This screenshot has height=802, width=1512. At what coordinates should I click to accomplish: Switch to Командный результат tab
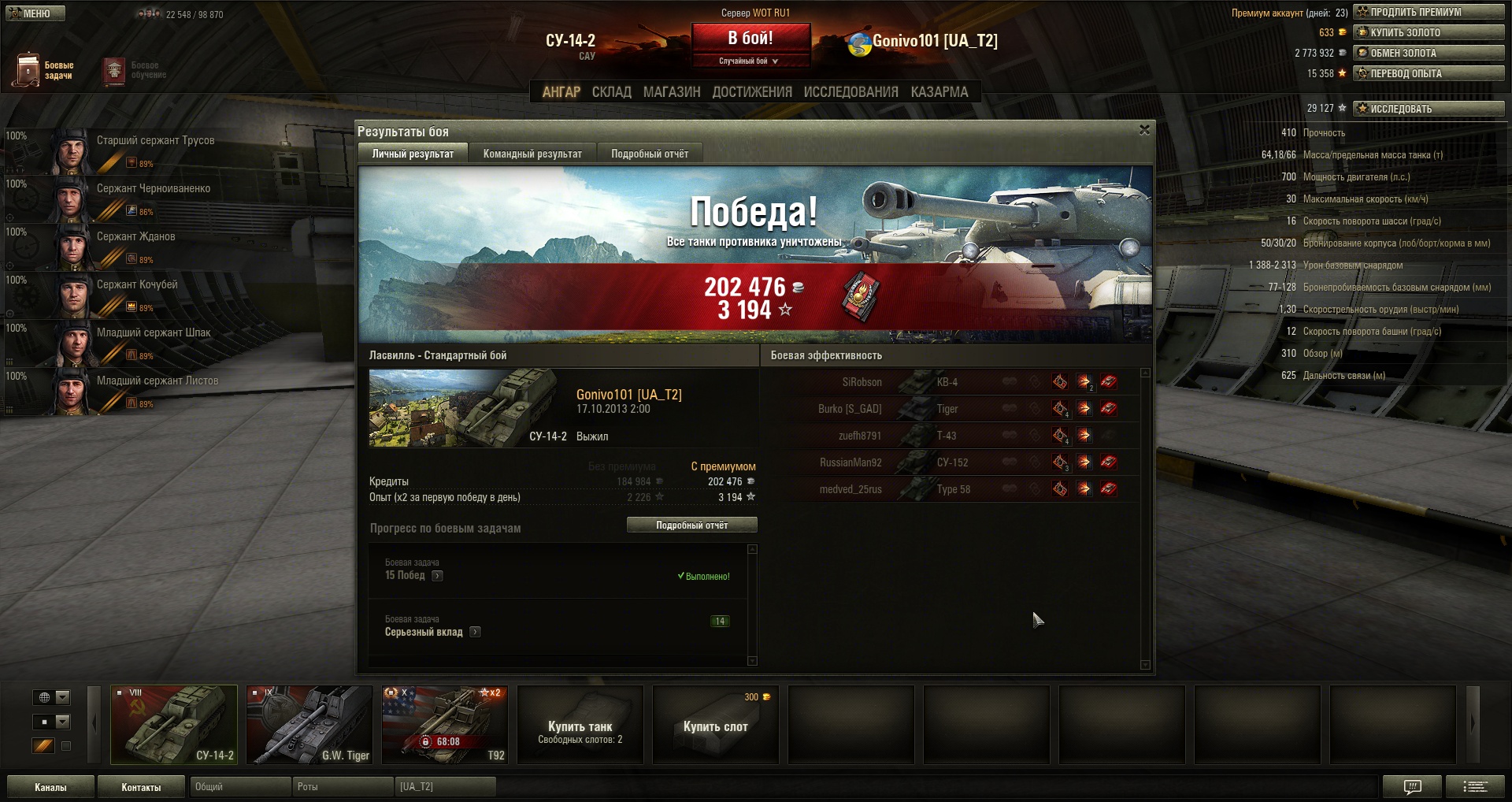tap(532, 154)
